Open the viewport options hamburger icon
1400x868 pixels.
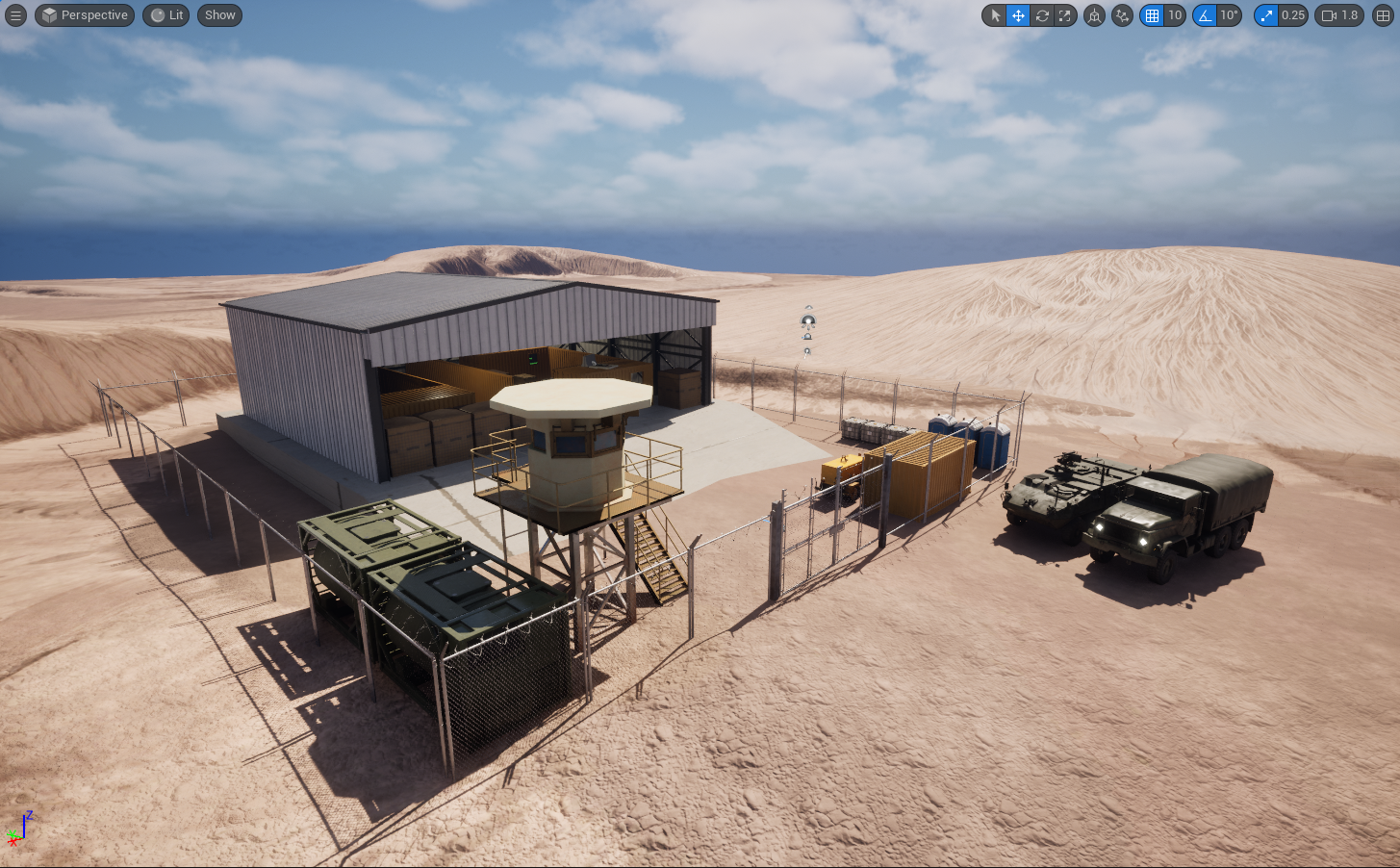pos(15,14)
